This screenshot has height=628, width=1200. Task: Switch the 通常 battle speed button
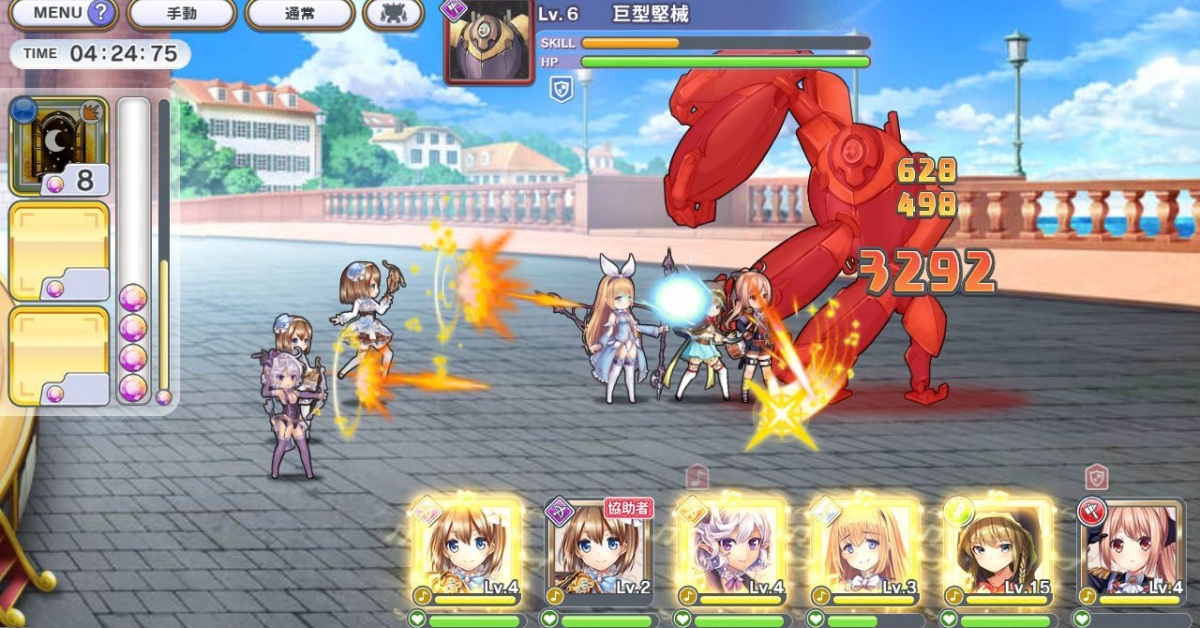tap(299, 14)
